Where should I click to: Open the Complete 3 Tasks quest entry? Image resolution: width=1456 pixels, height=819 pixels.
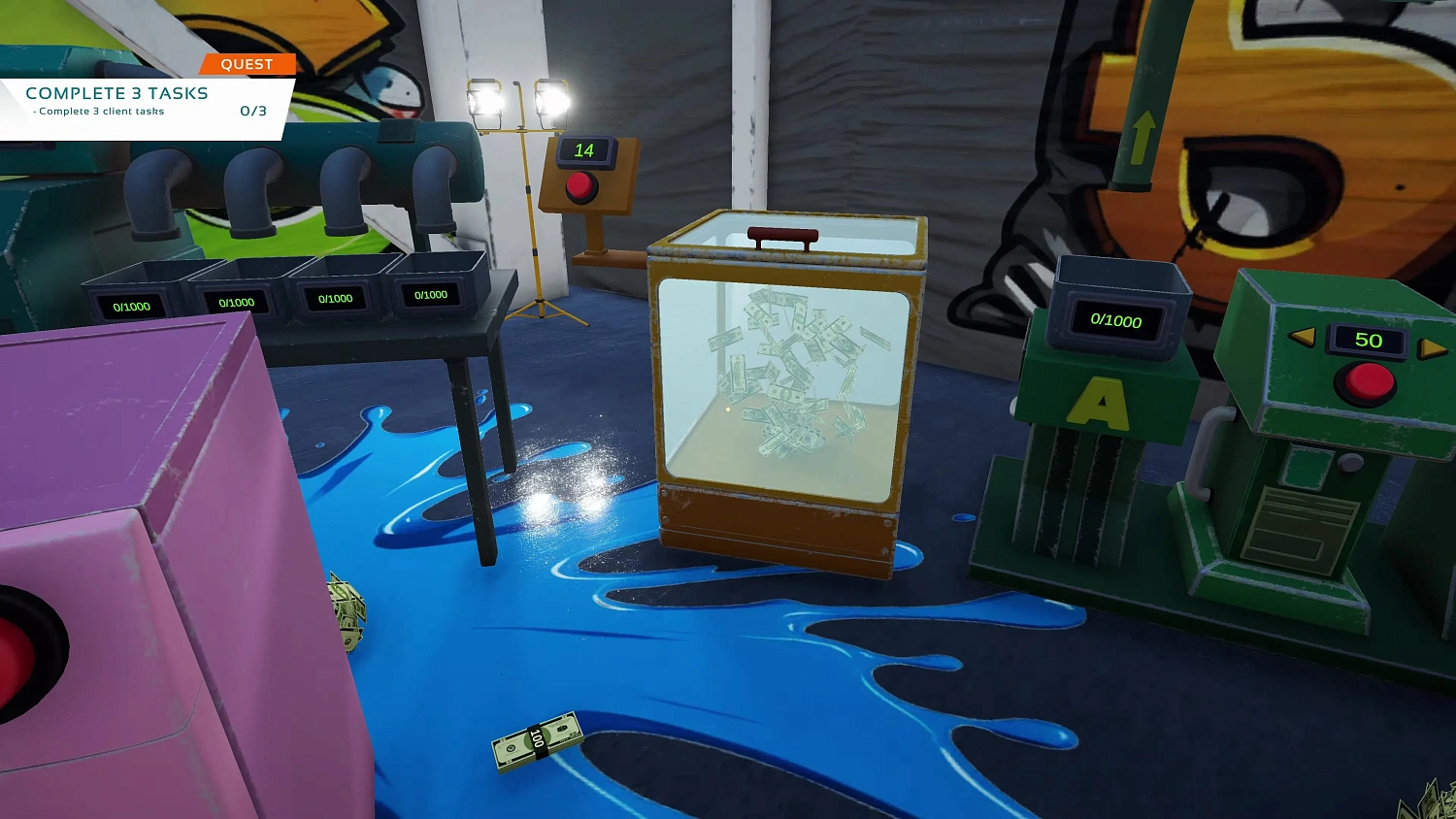click(x=116, y=93)
